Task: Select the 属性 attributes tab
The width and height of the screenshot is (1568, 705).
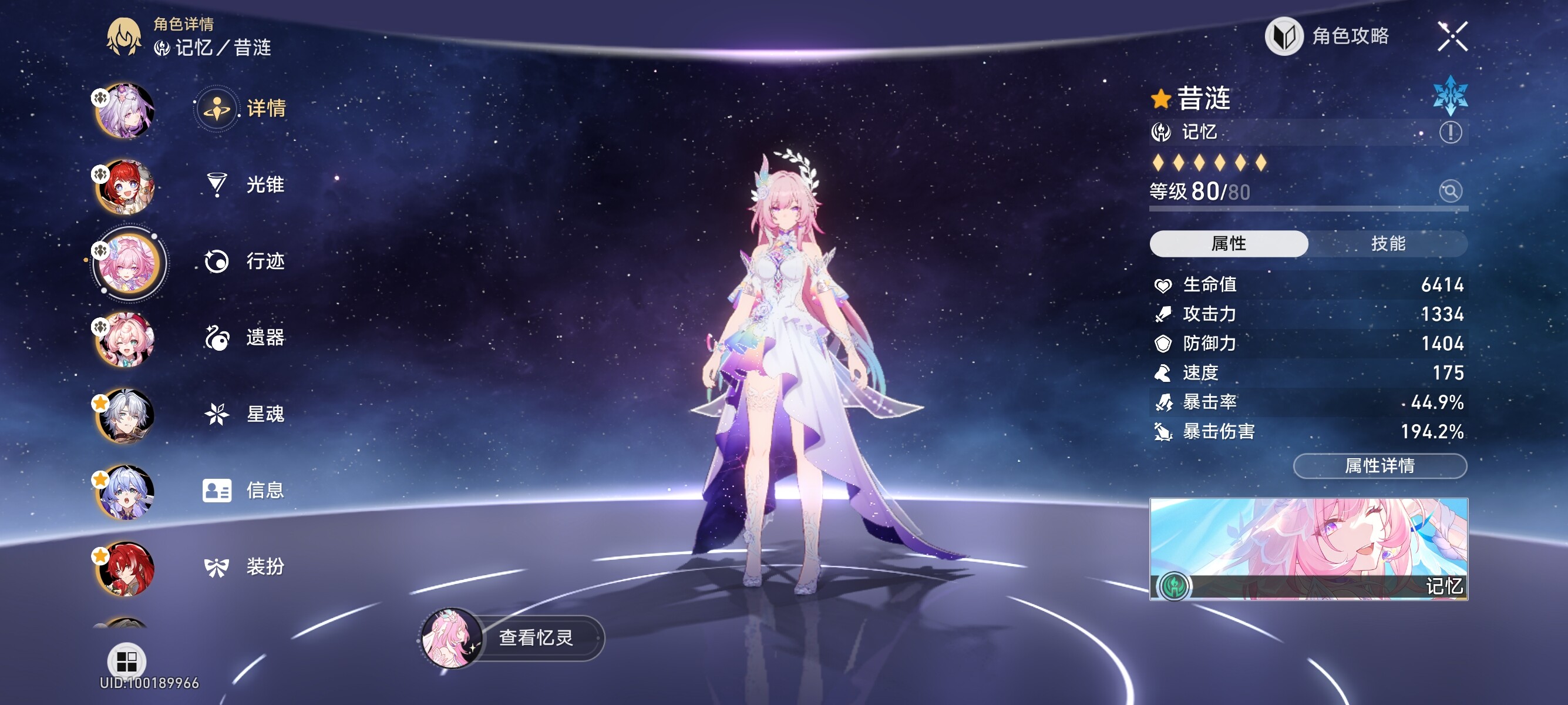Action: point(1229,244)
